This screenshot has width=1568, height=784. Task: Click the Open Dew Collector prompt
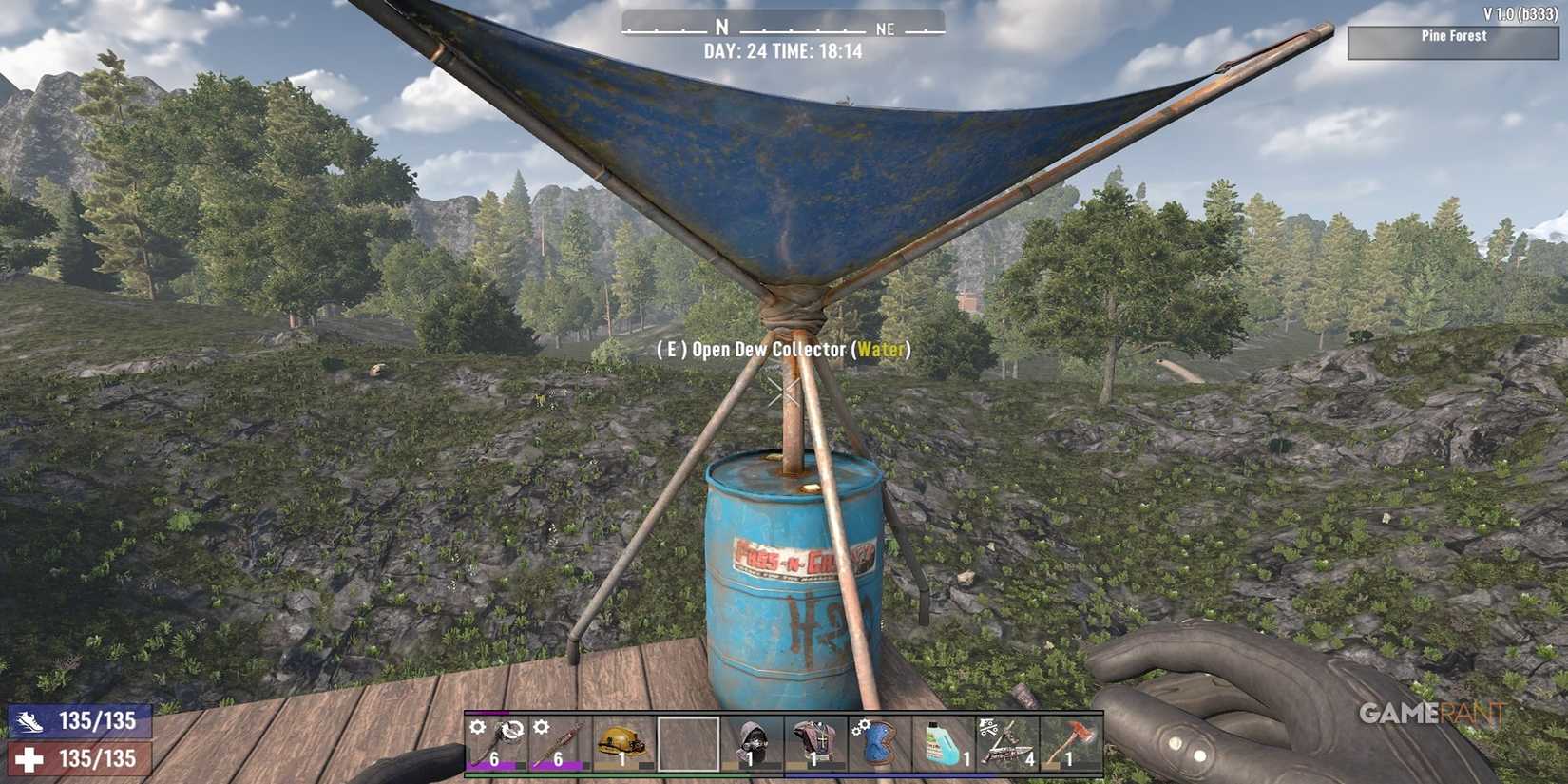pos(781,350)
